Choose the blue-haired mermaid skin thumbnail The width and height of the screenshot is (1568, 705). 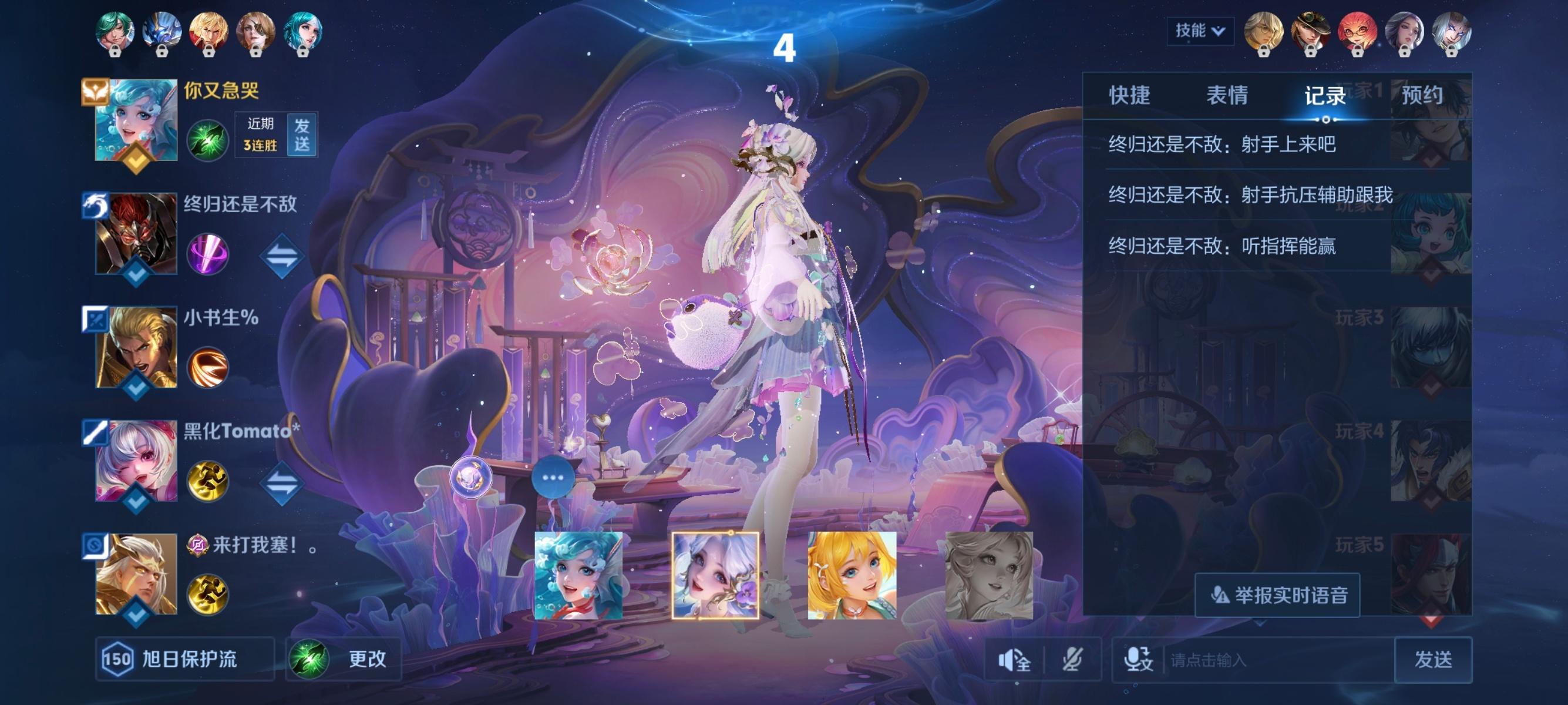point(578,575)
